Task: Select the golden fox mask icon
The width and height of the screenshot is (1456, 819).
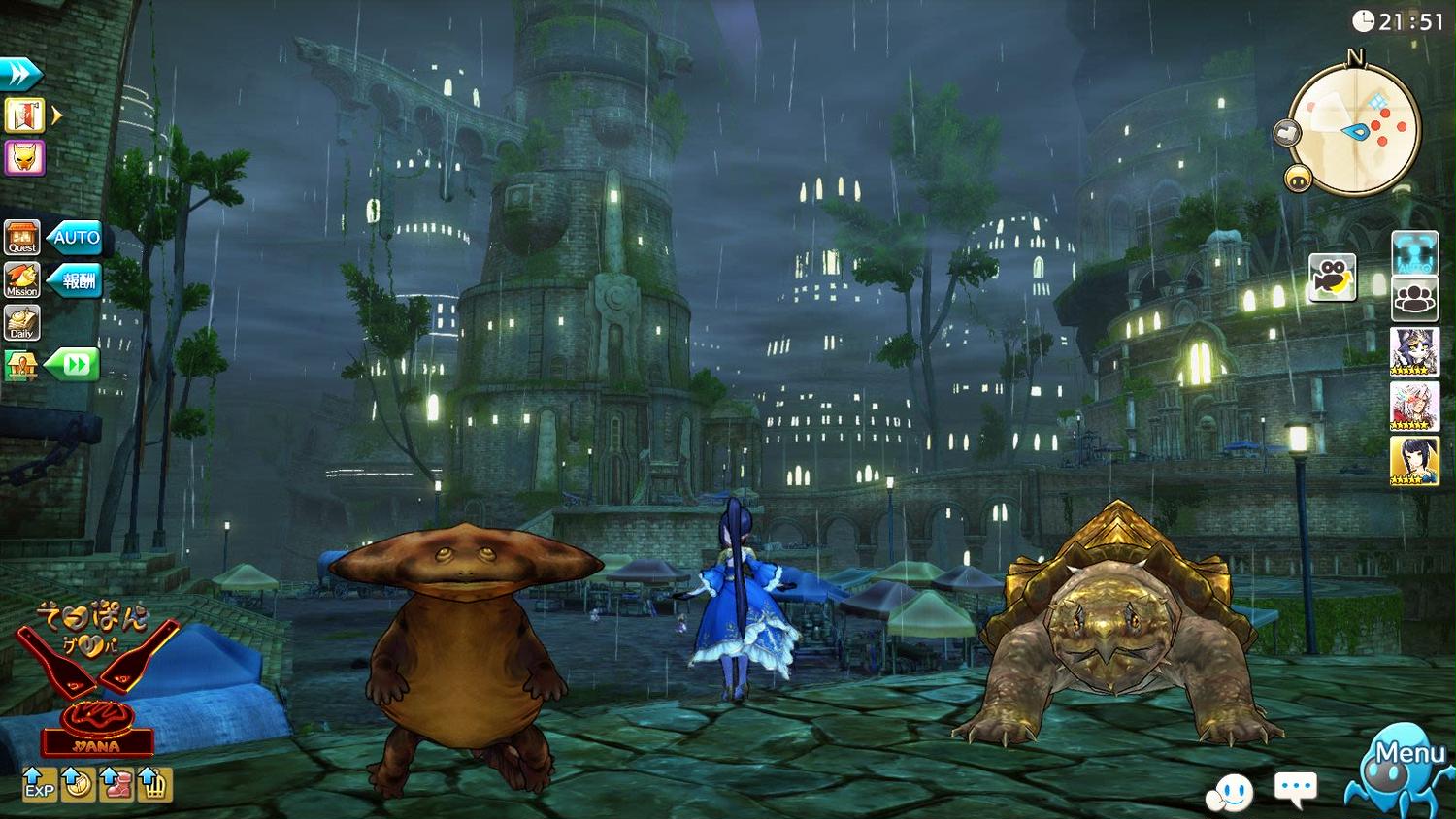Action: pos(23,157)
